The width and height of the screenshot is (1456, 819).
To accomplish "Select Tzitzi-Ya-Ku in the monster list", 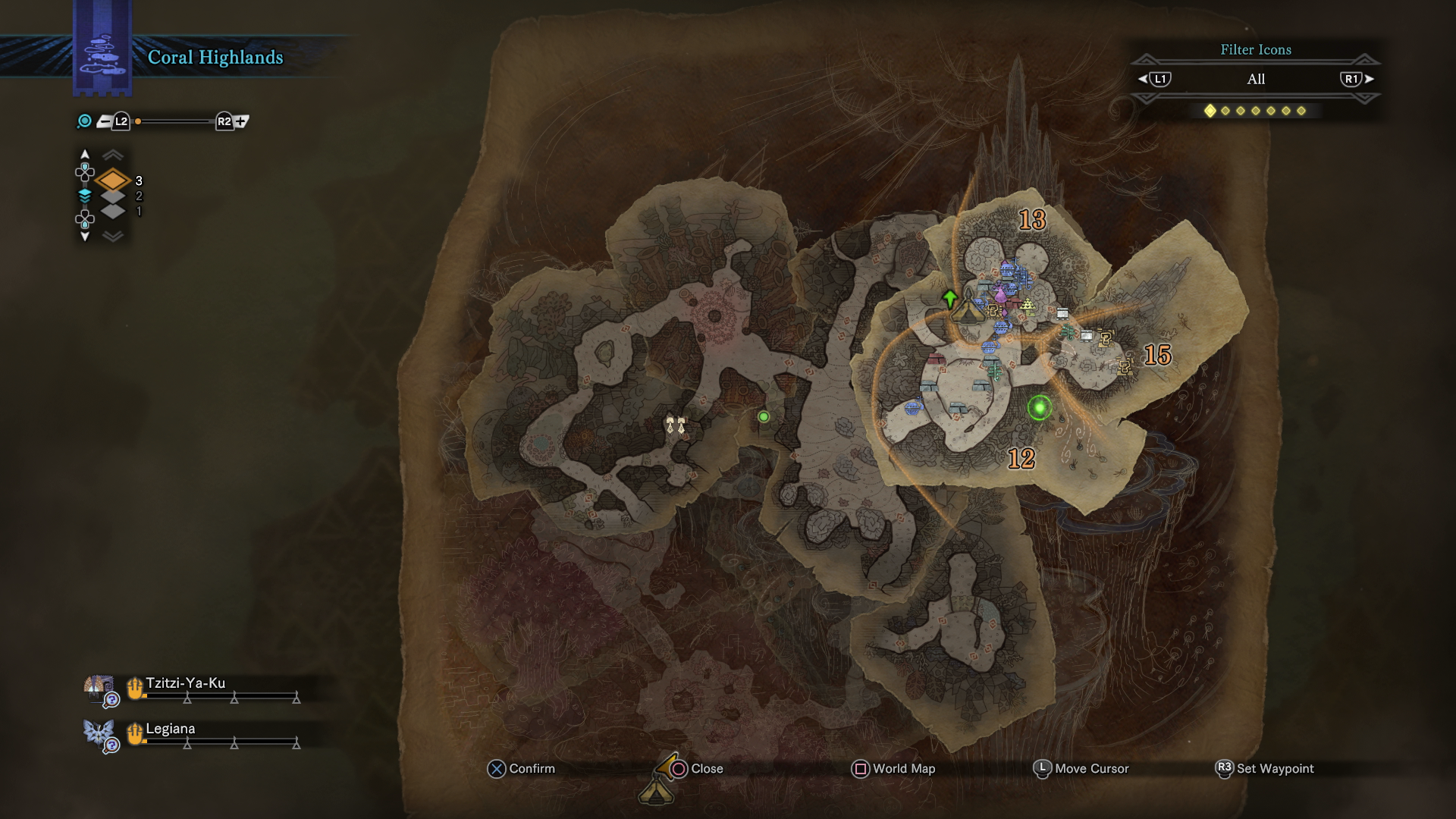I will click(186, 683).
